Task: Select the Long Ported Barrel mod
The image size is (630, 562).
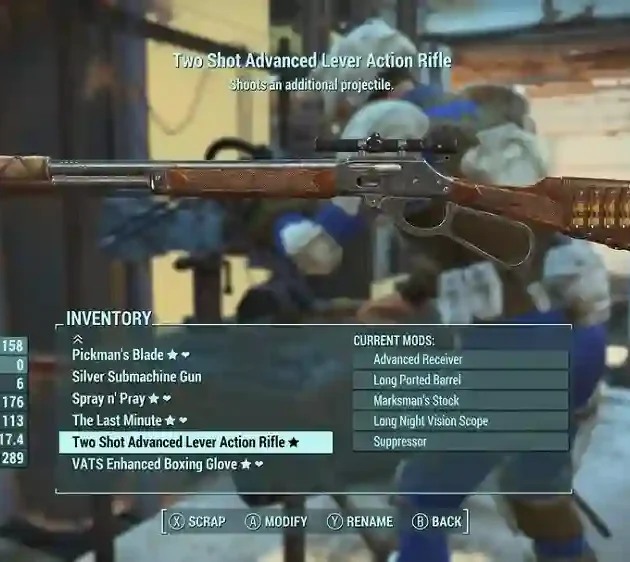Action: tap(460, 380)
